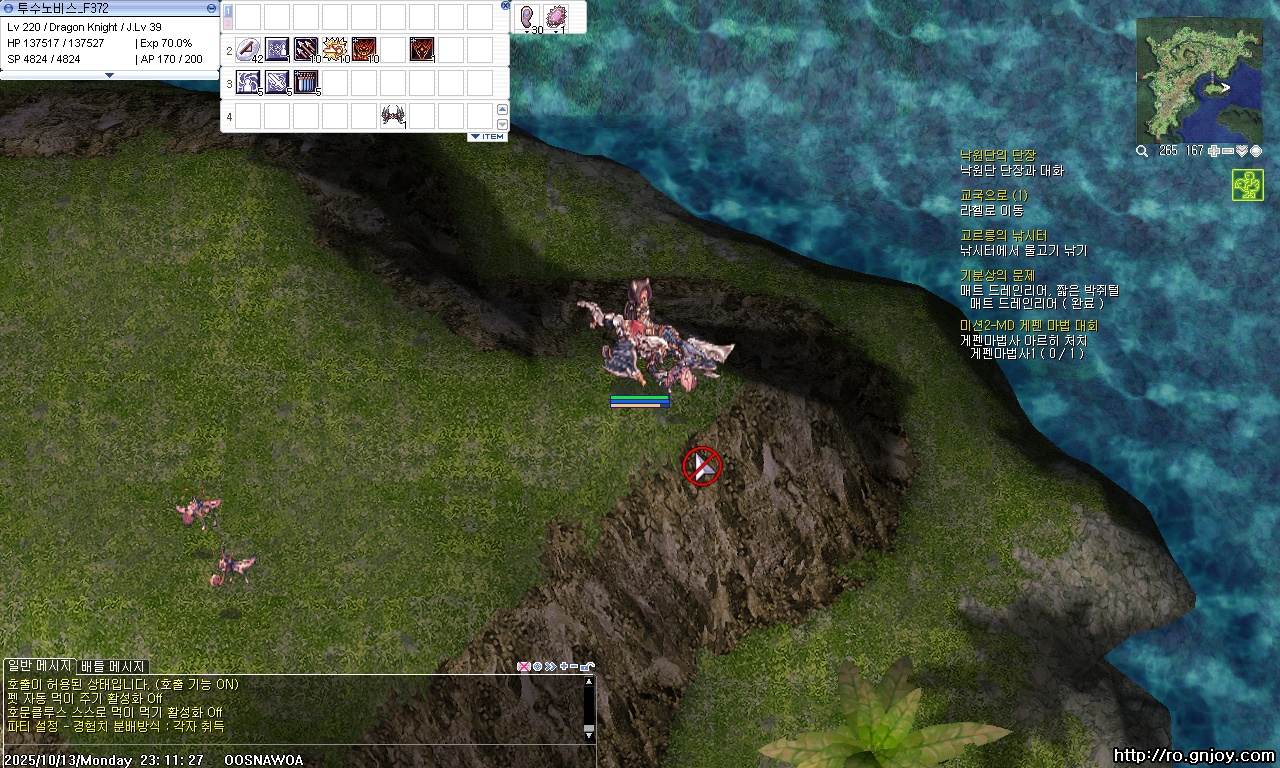The height and width of the screenshot is (768, 1280).
Task: Zoom out the minimap with minus button
Action: (x=1228, y=151)
